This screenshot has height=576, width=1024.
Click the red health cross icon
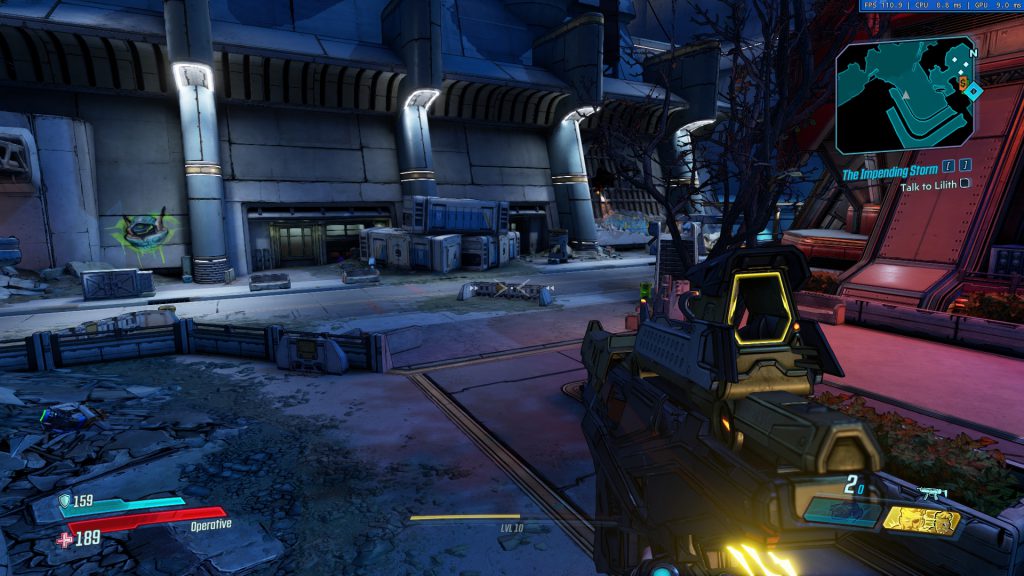coord(65,539)
